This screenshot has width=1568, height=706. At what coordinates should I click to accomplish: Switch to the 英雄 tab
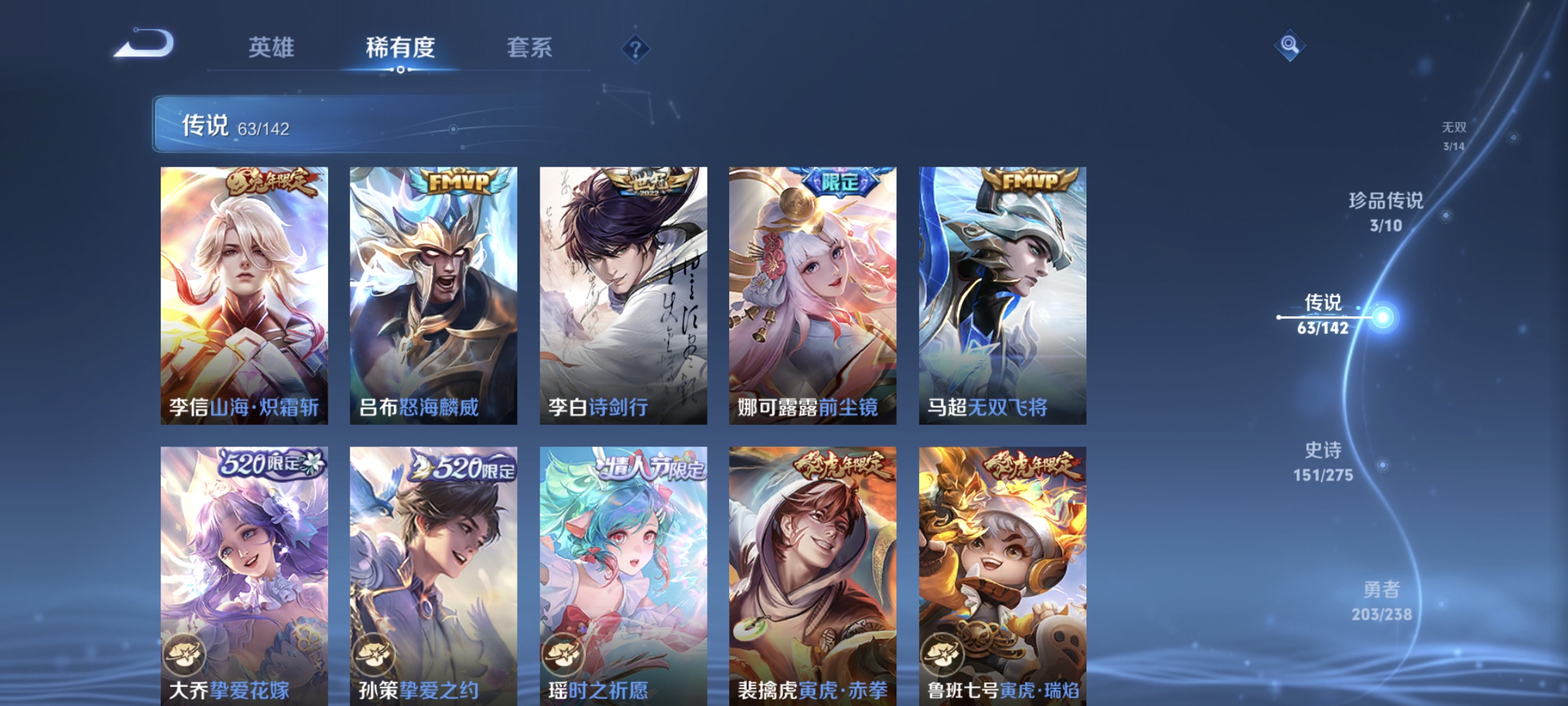(x=271, y=48)
